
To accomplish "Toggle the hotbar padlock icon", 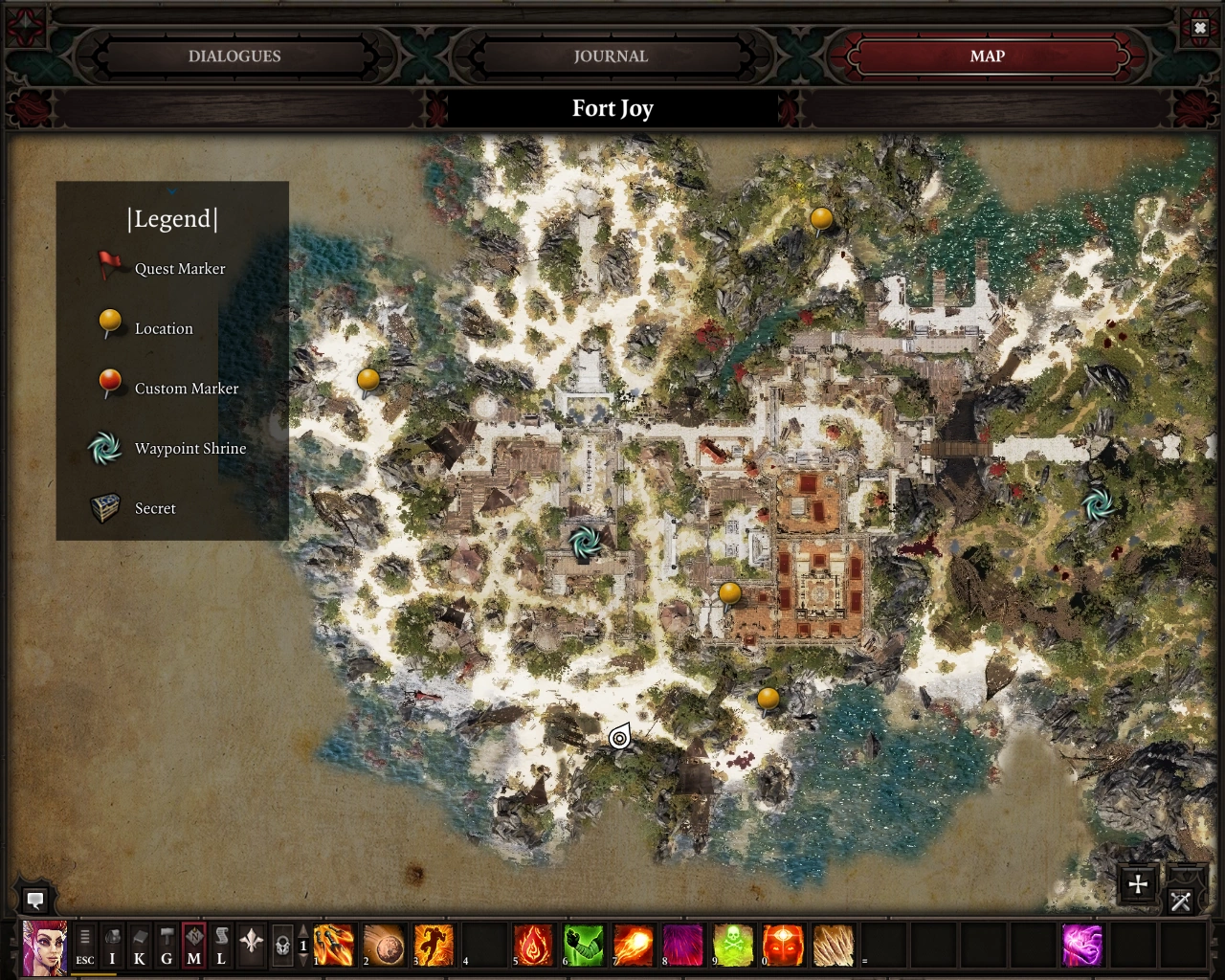I will [282, 946].
